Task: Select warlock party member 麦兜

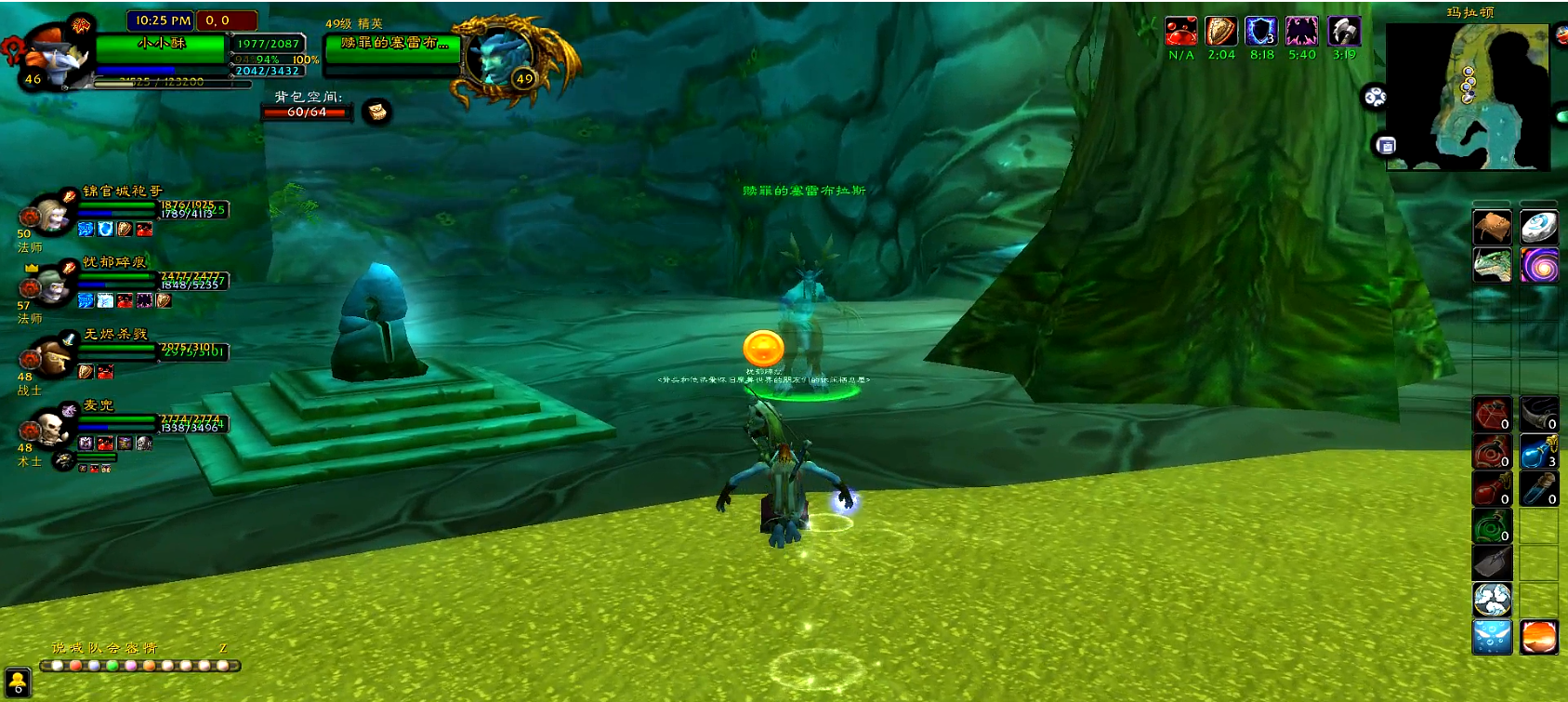Action: 51,429
